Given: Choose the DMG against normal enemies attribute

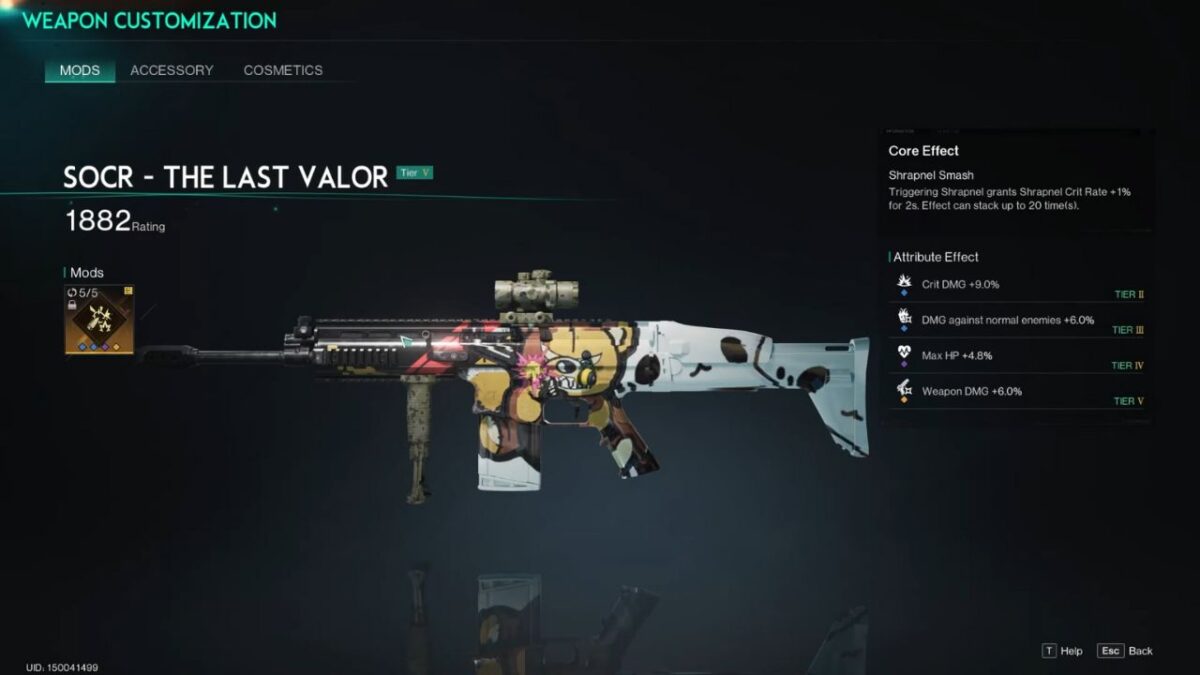Looking at the screenshot, I should coord(1018,320).
